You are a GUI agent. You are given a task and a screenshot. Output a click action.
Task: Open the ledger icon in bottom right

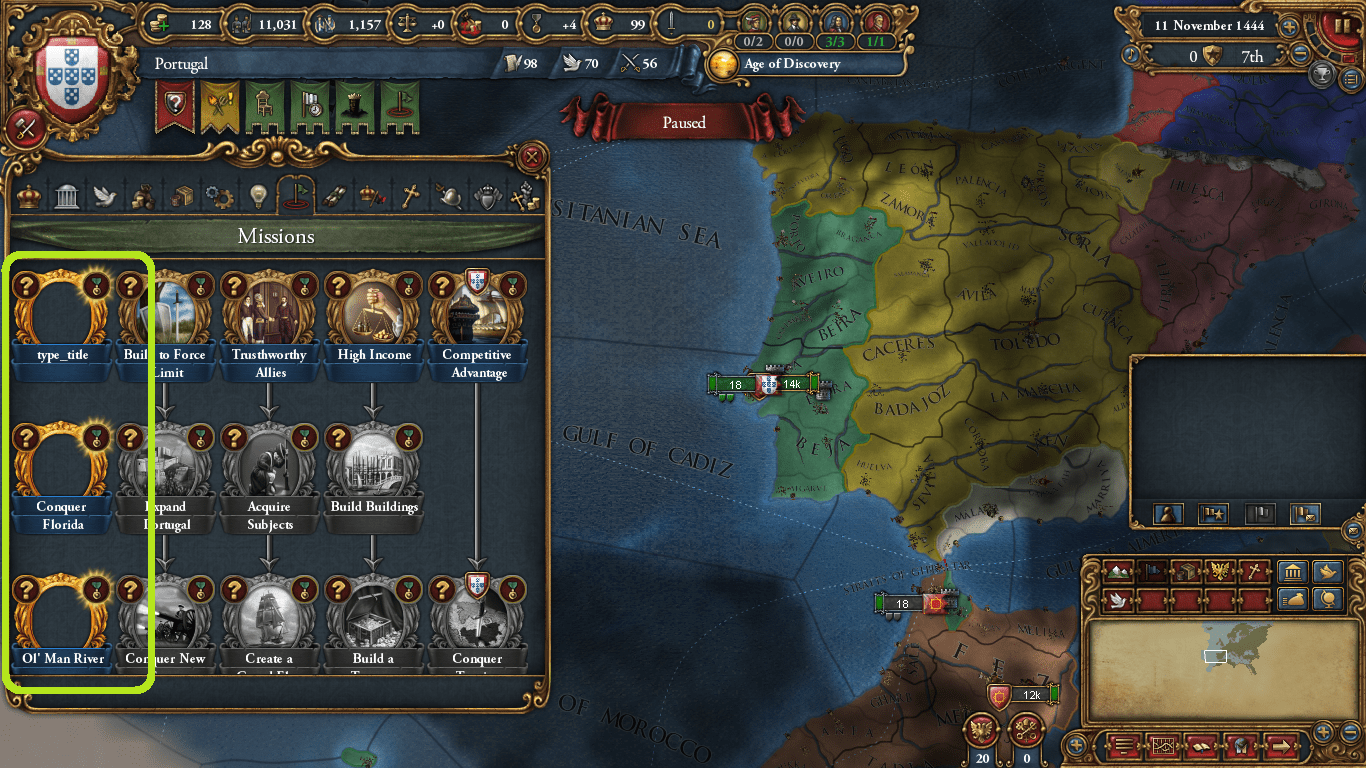tap(1163, 746)
